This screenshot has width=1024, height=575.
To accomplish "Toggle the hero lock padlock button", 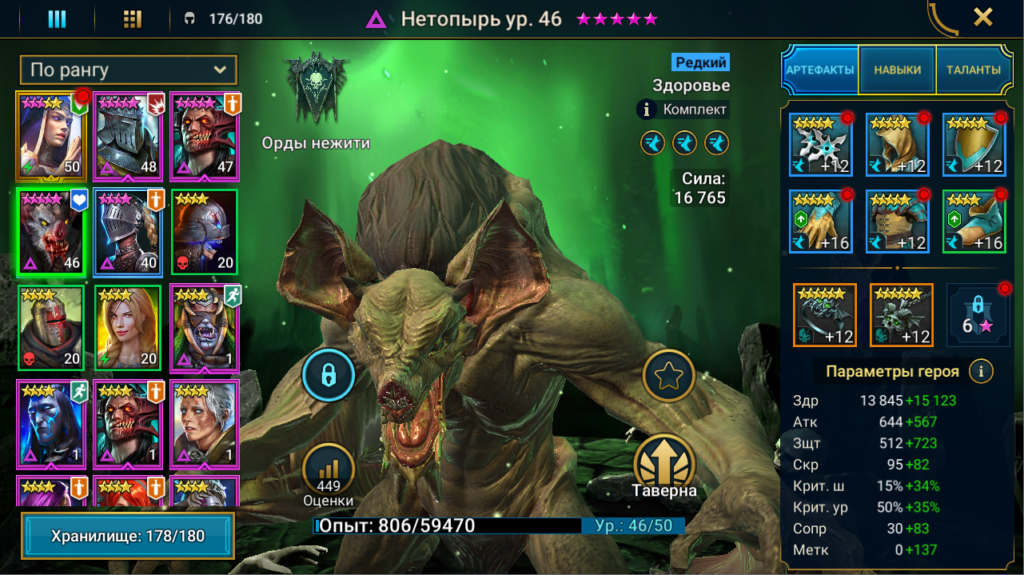I will 326,375.
